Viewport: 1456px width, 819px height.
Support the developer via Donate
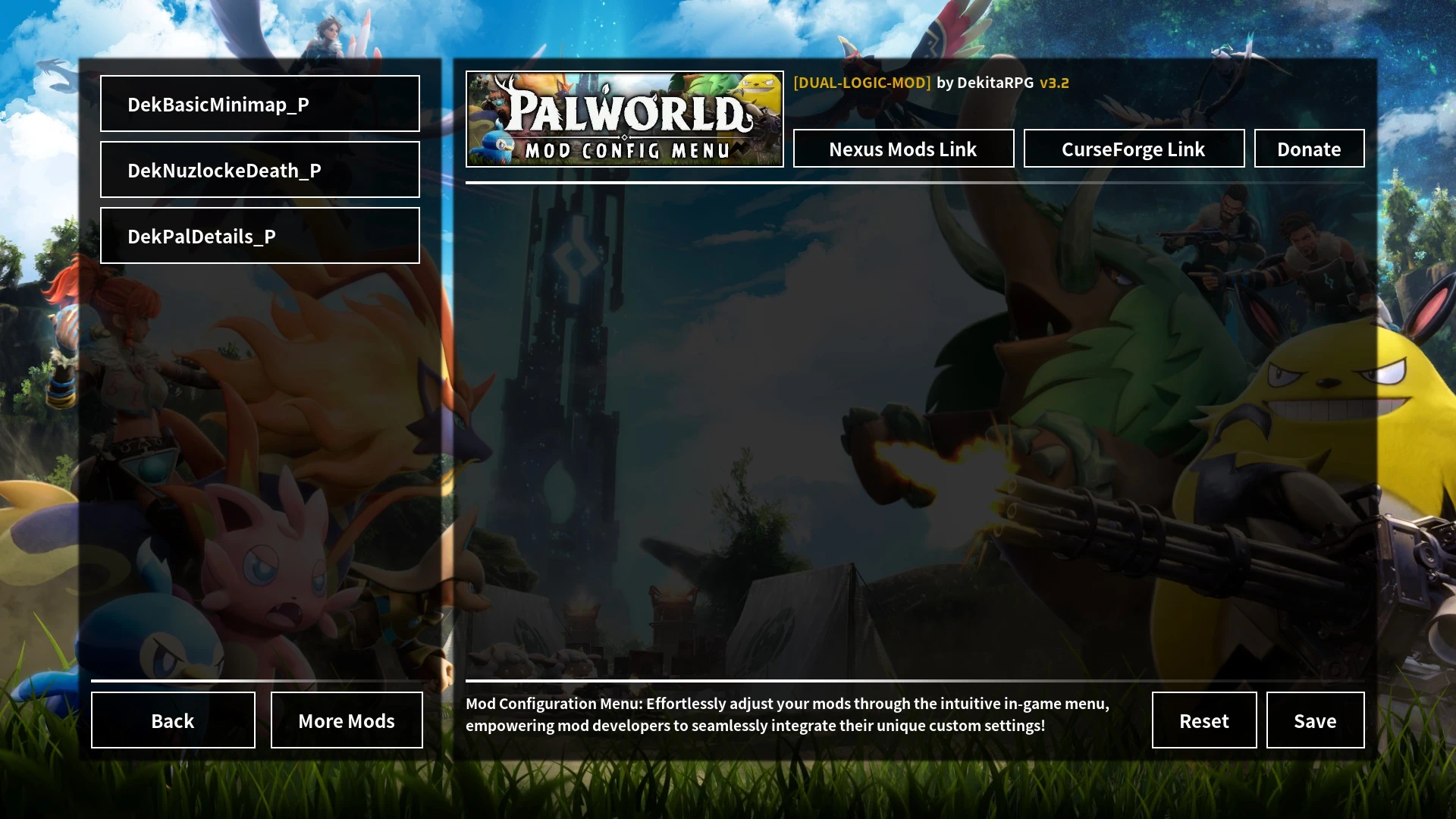(x=1309, y=149)
